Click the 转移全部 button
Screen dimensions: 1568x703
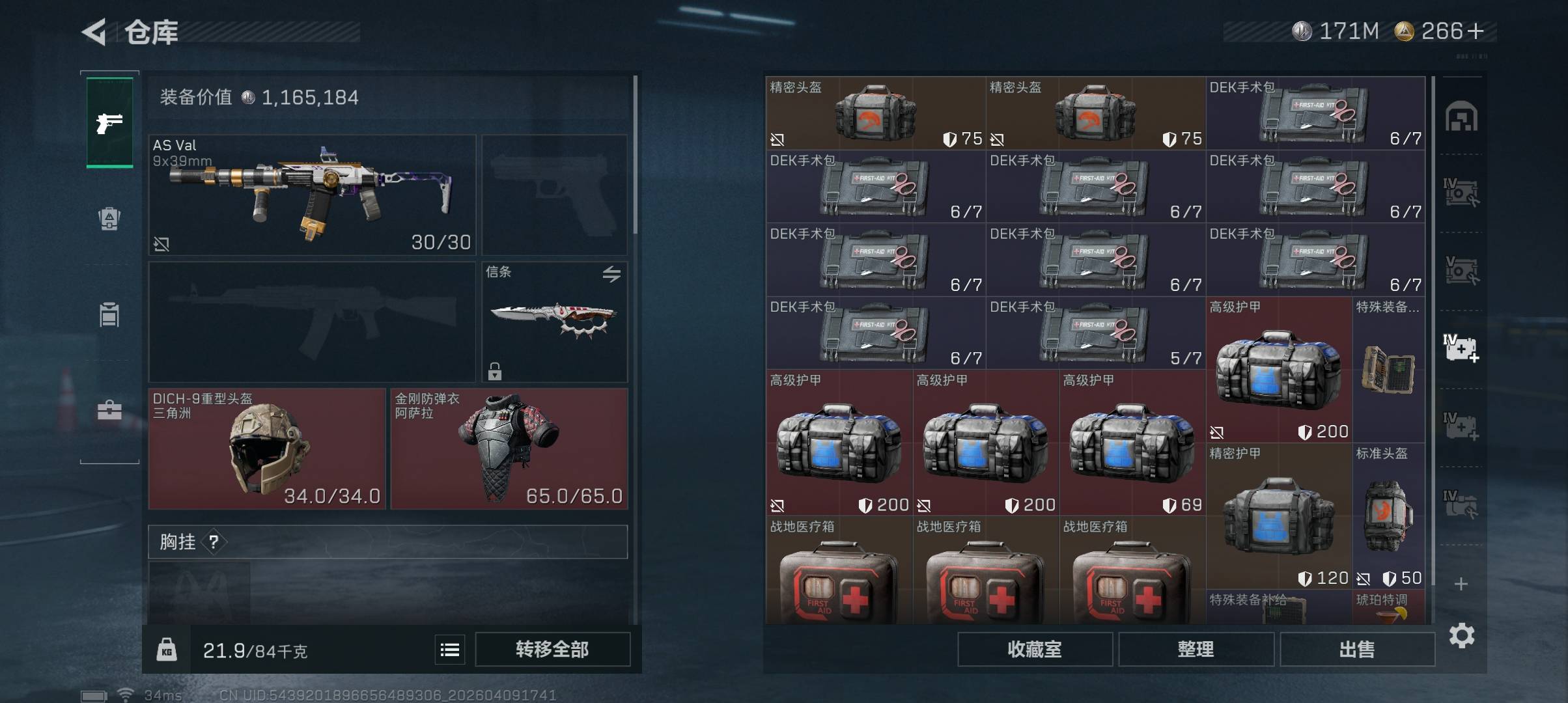552,649
